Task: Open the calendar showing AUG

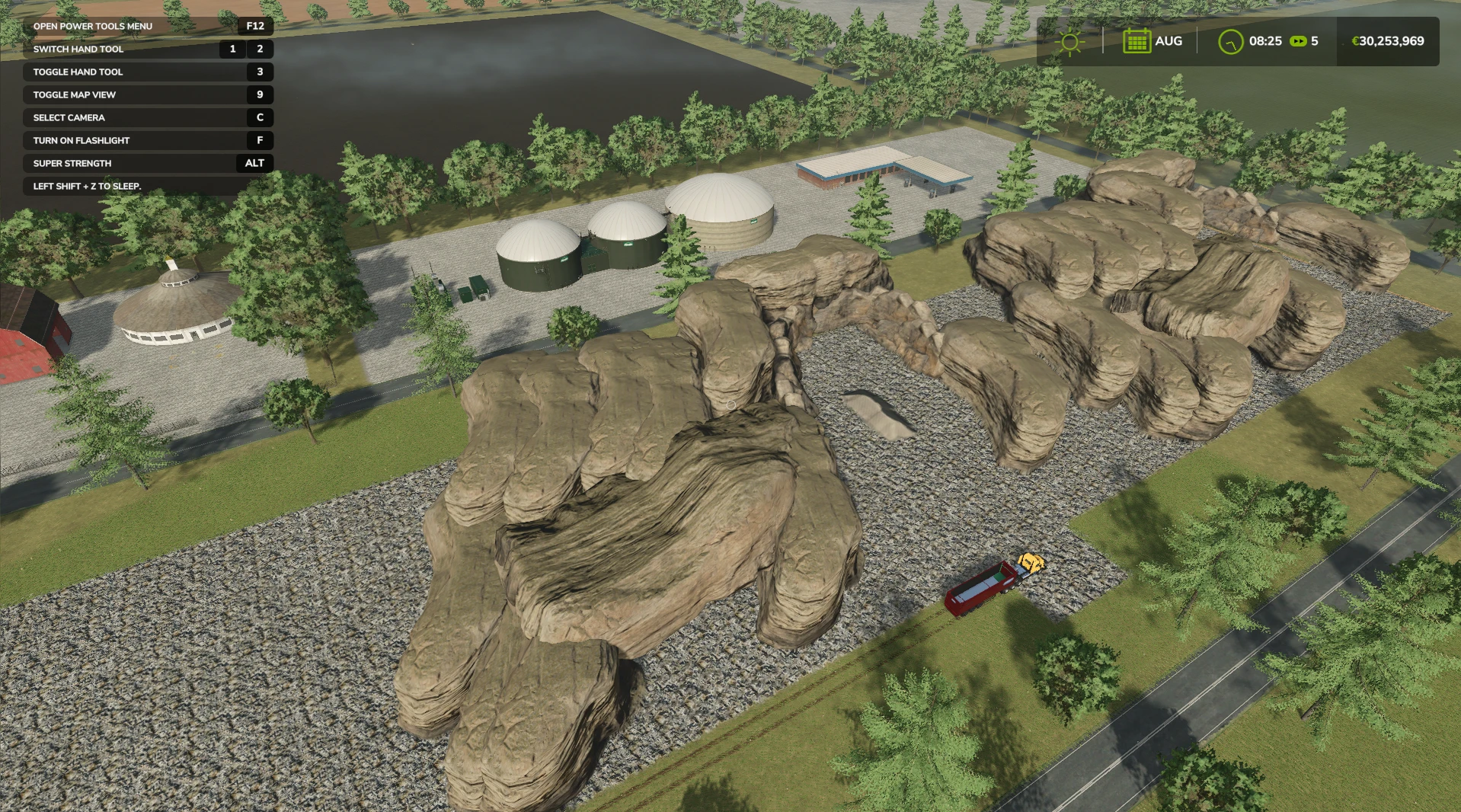Action: pos(1137,41)
